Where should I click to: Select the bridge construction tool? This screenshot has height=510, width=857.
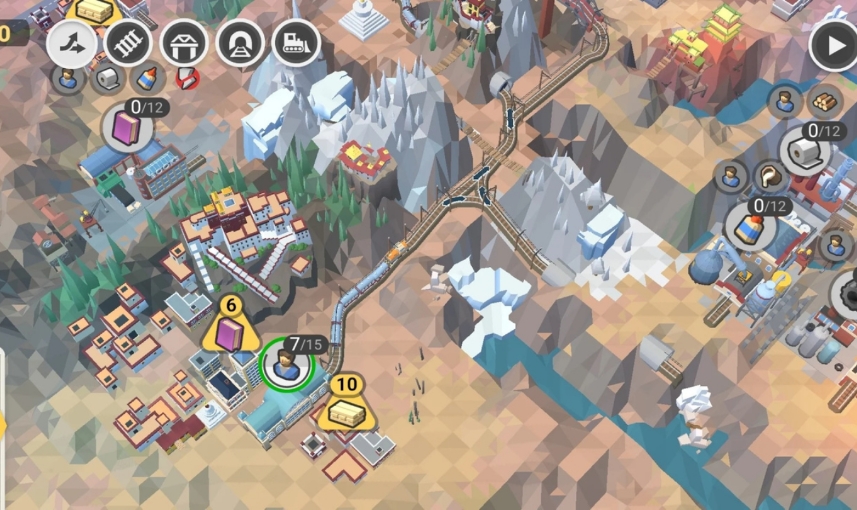(184, 44)
